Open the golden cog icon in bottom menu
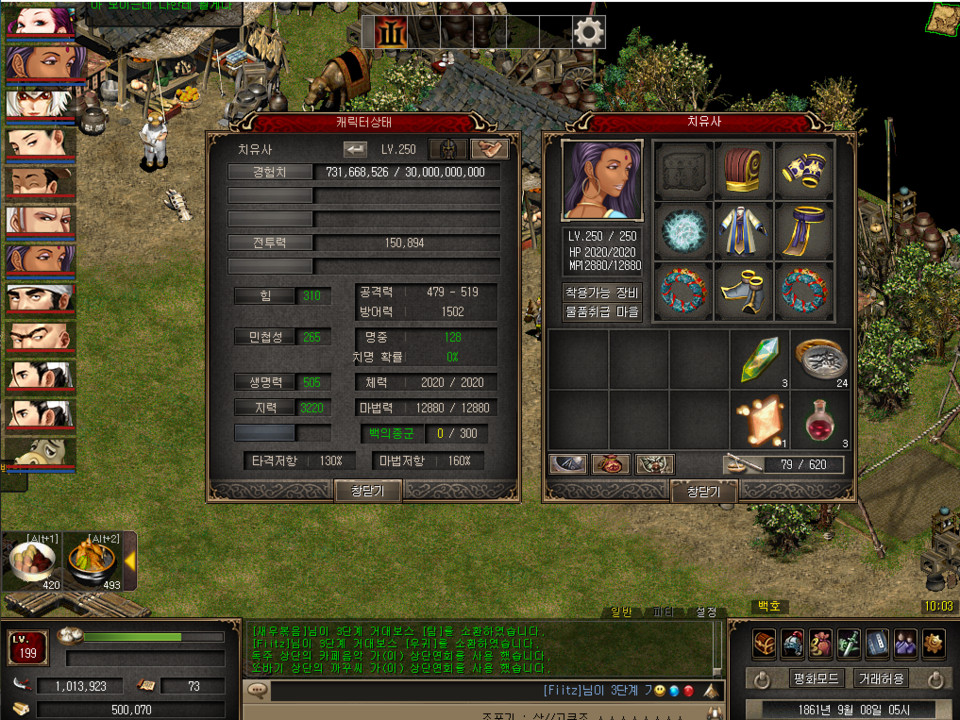The width and height of the screenshot is (960, 720). (x=933, y=642)
